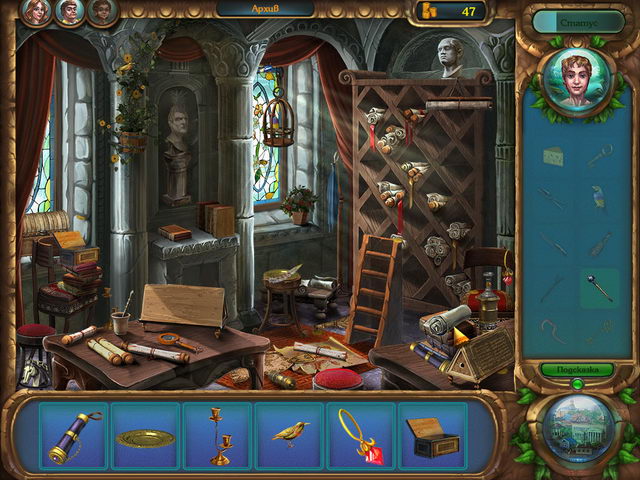Select the dark-haired child portrait

(x=102, y=11)
